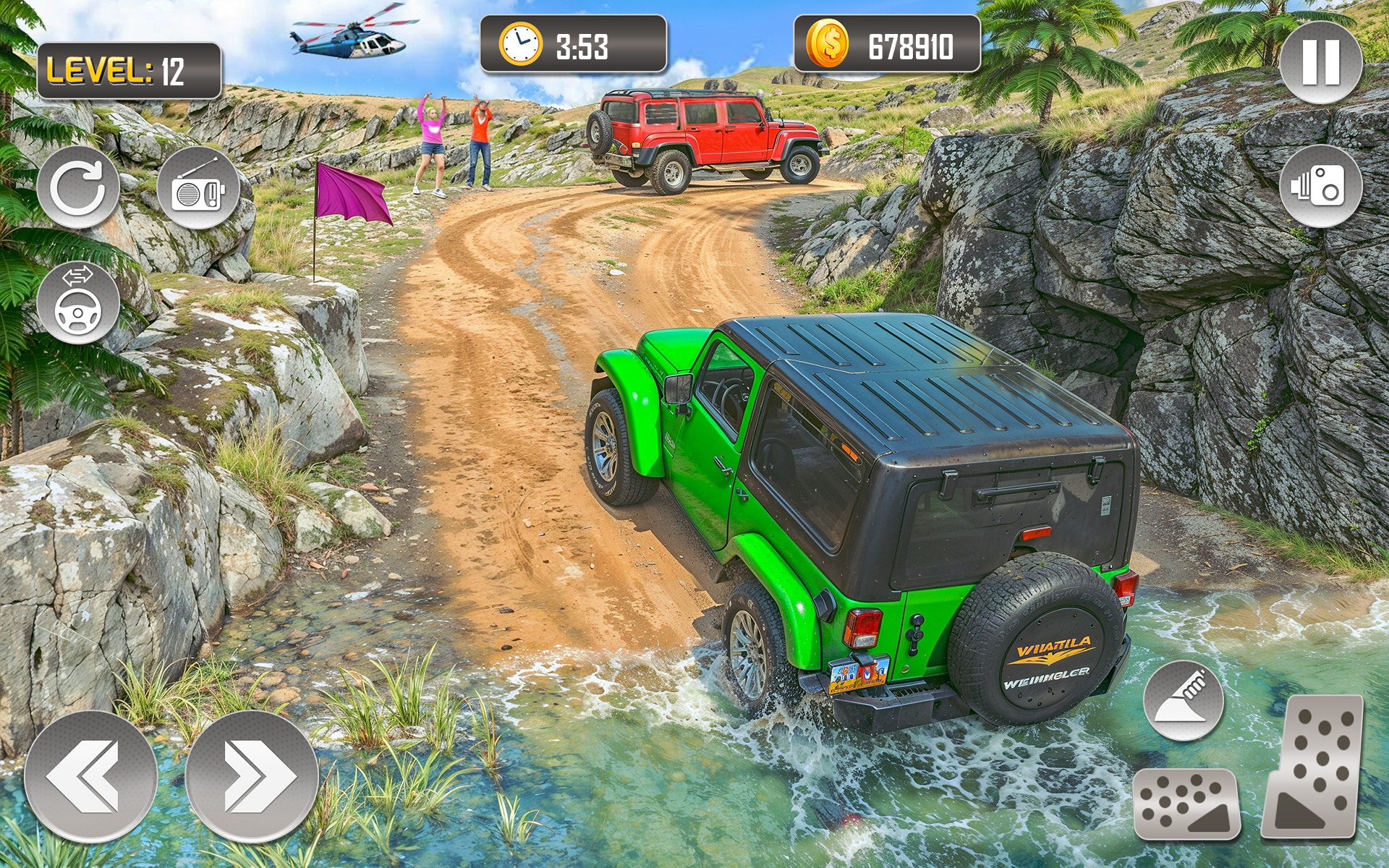Steer right with the double-arrow button
This screenshot has height=868, width=1389.
click(x=252, y=777)
